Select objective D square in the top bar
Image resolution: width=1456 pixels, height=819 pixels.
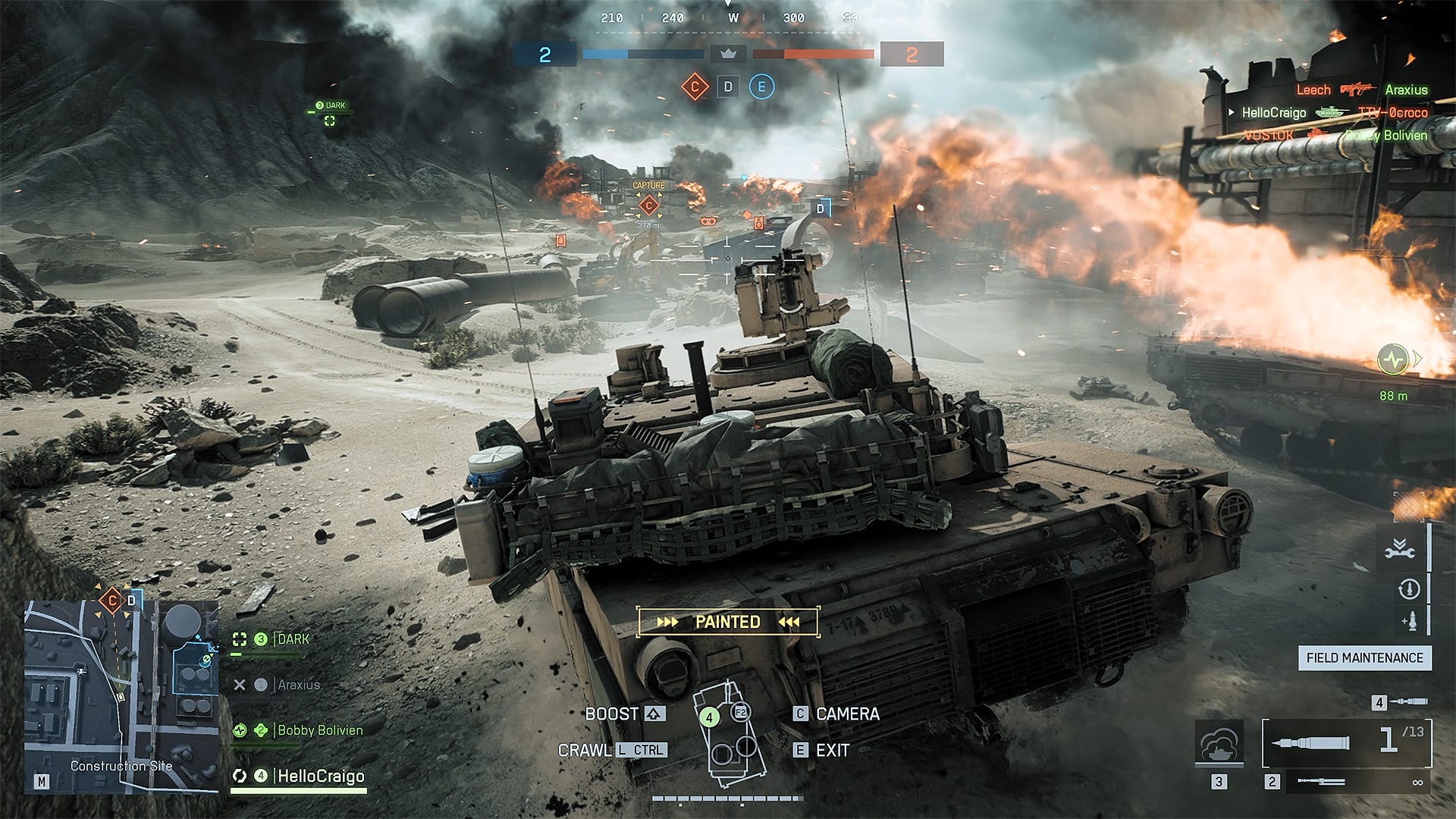[x=728, y=87]
